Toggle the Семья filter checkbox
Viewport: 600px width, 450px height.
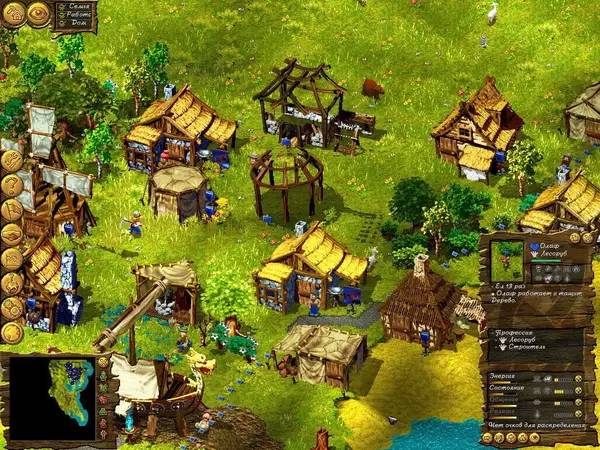pyautogui.click(x=59, y=8)
